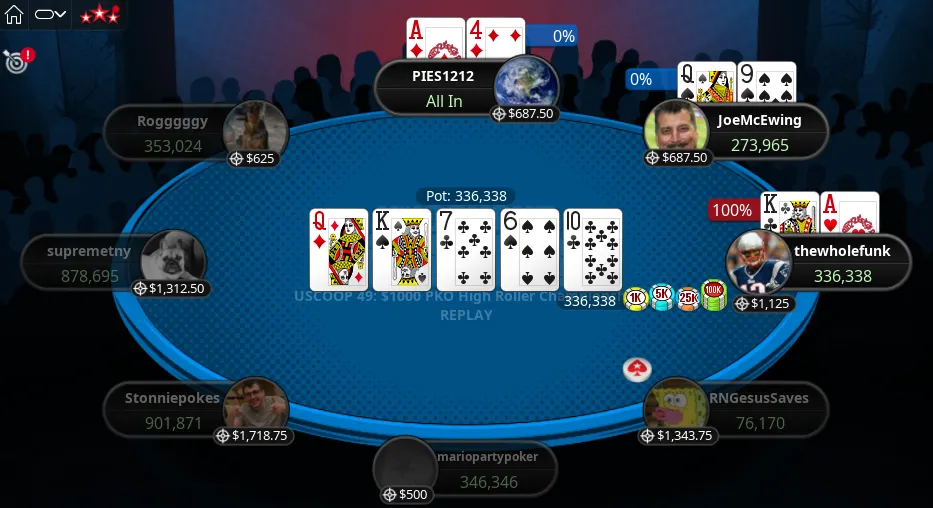Select player Roggggggy's nameplate
Image resolution: width=933 pixels, height=508 pixels.
point(172,133)
